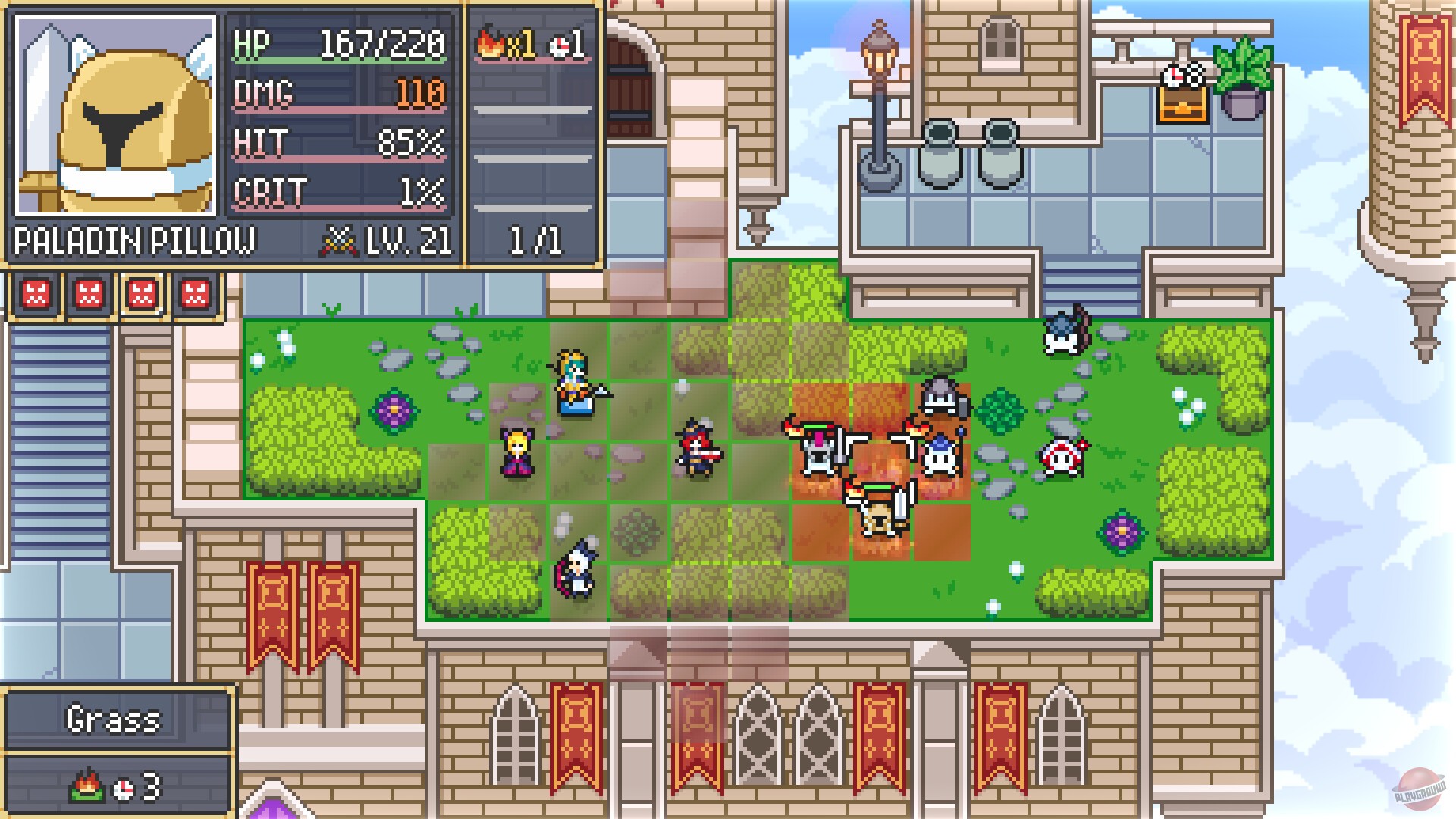Click the flame hazard icon in the Grass panel
Screen dimensions: 1456x819
[x=86, y=786]
